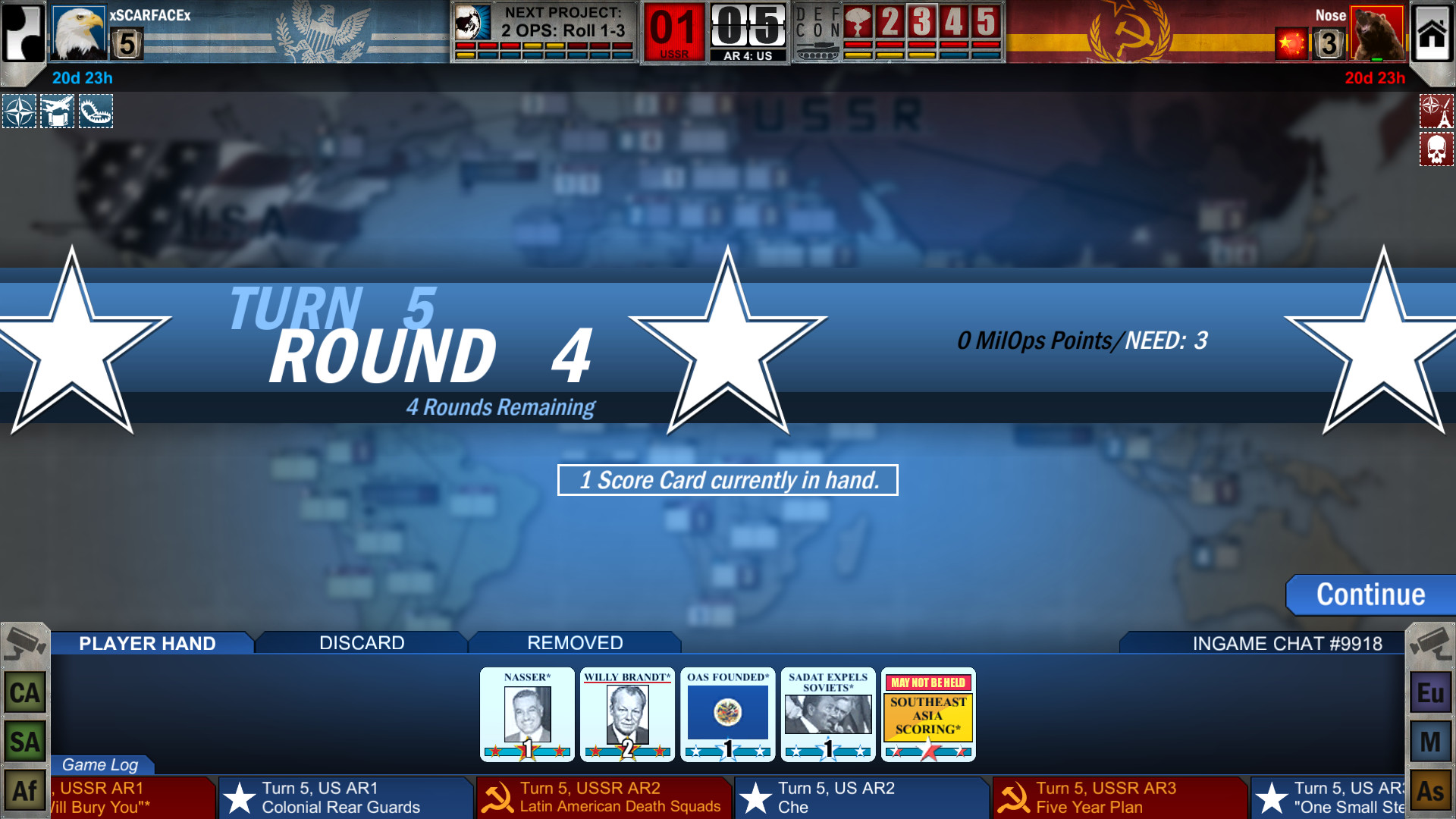Switch to the DISCARD tab
This screenshot has width=1456, height=819.
[x=360, y=642]
